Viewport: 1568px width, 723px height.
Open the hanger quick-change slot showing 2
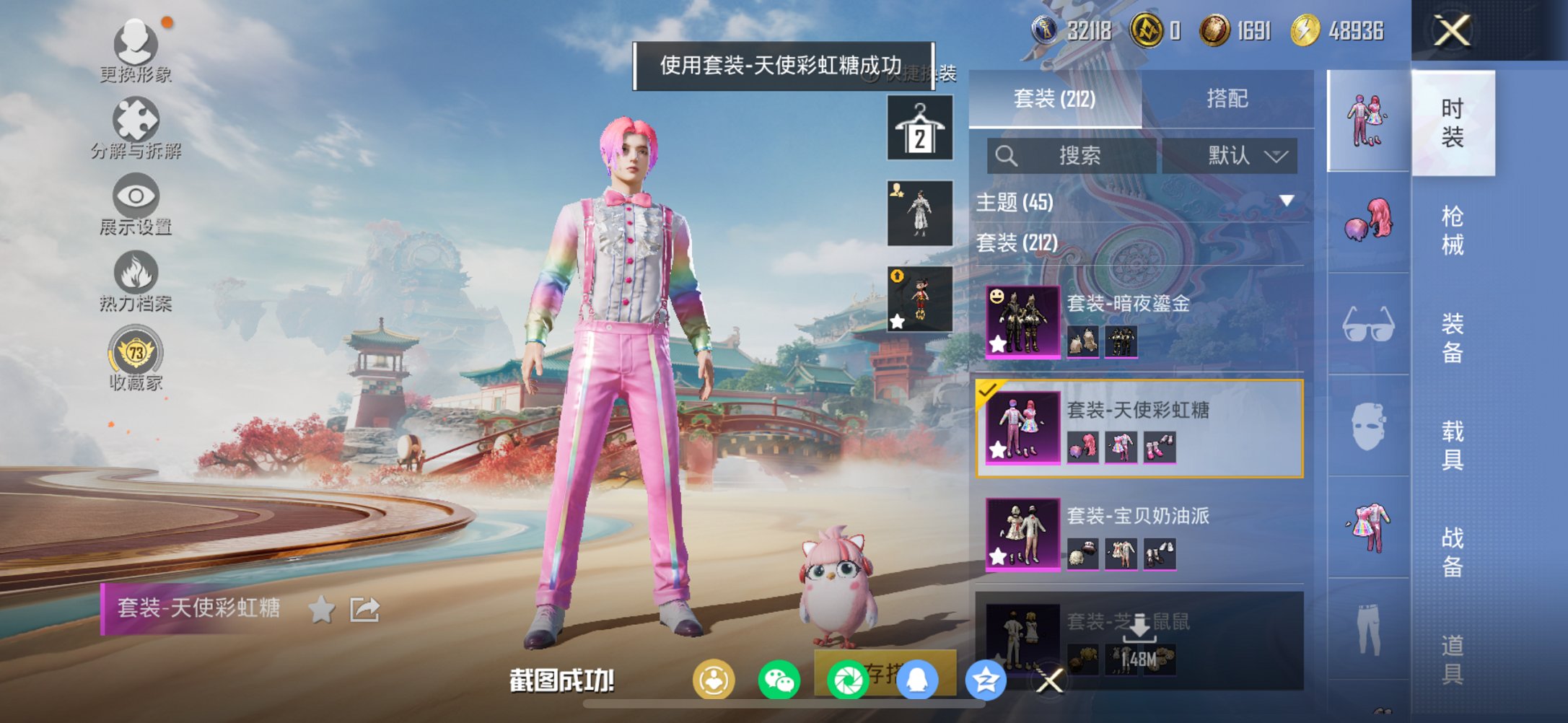[919, 128]
